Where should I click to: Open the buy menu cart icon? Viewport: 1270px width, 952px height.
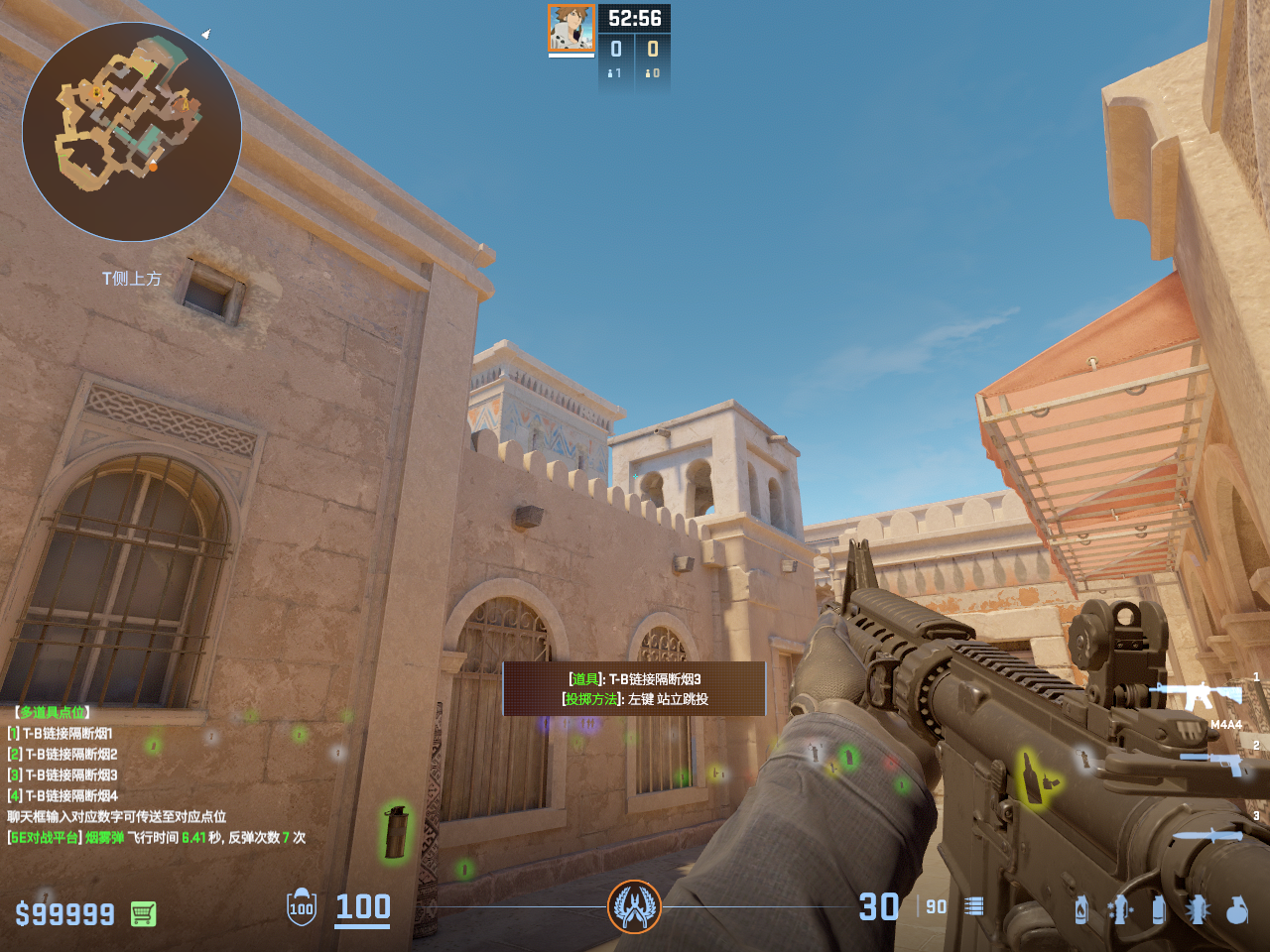143,913
